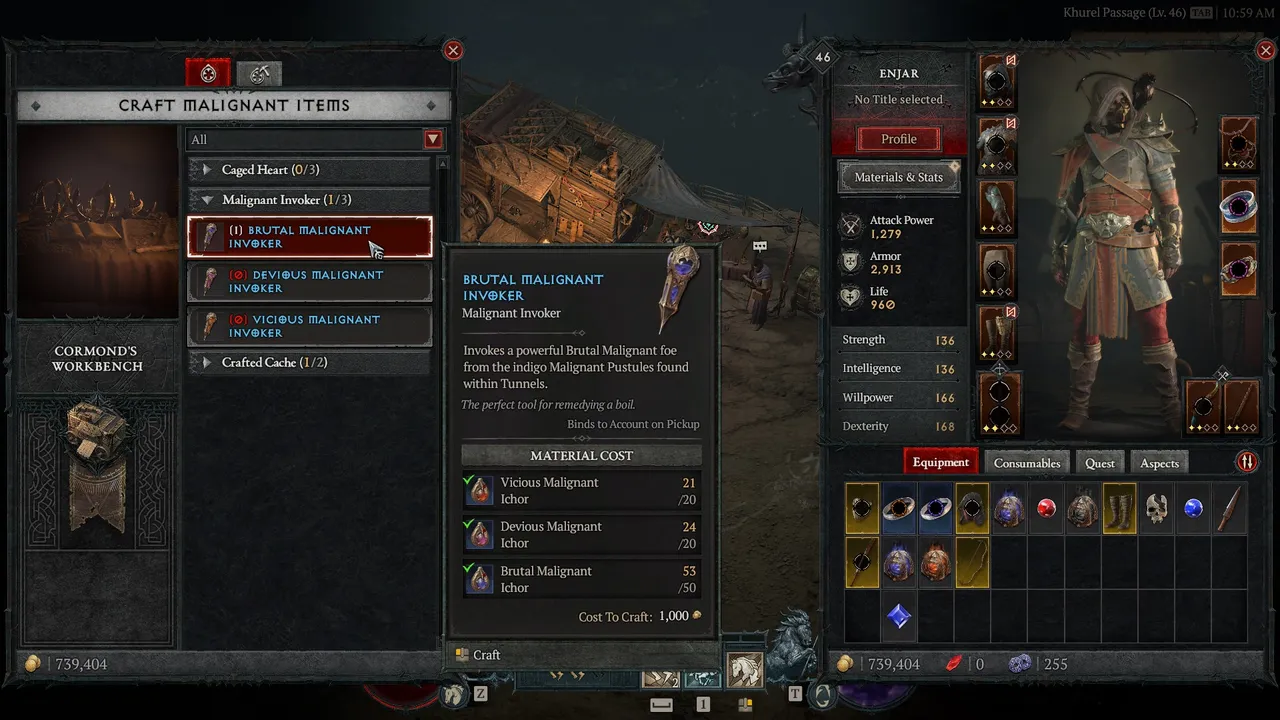Select the red orb gem in inventory
Viewport: 1280px width, 720px height.
1046,508
